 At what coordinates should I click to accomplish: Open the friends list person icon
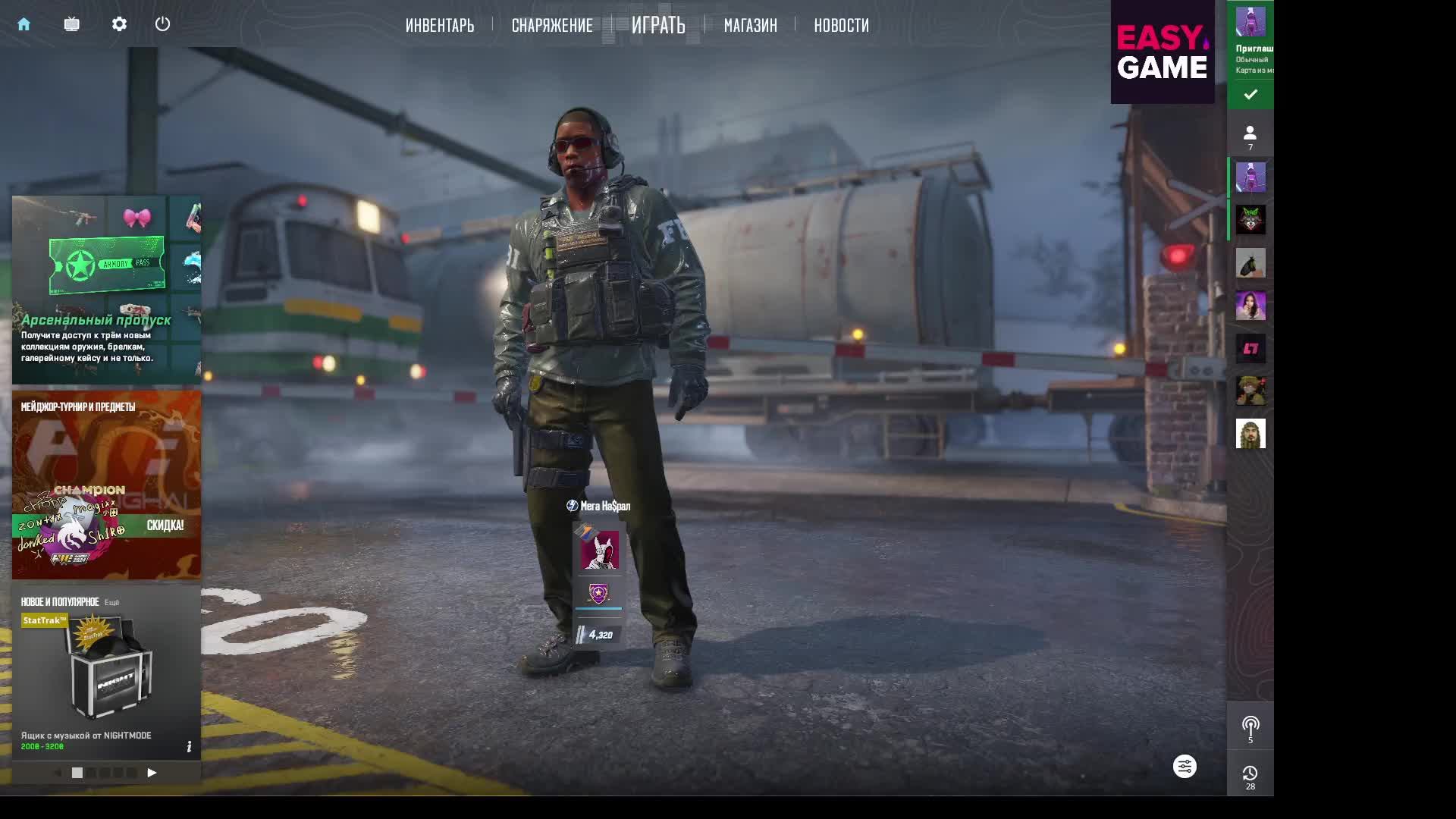point(1250,135)
